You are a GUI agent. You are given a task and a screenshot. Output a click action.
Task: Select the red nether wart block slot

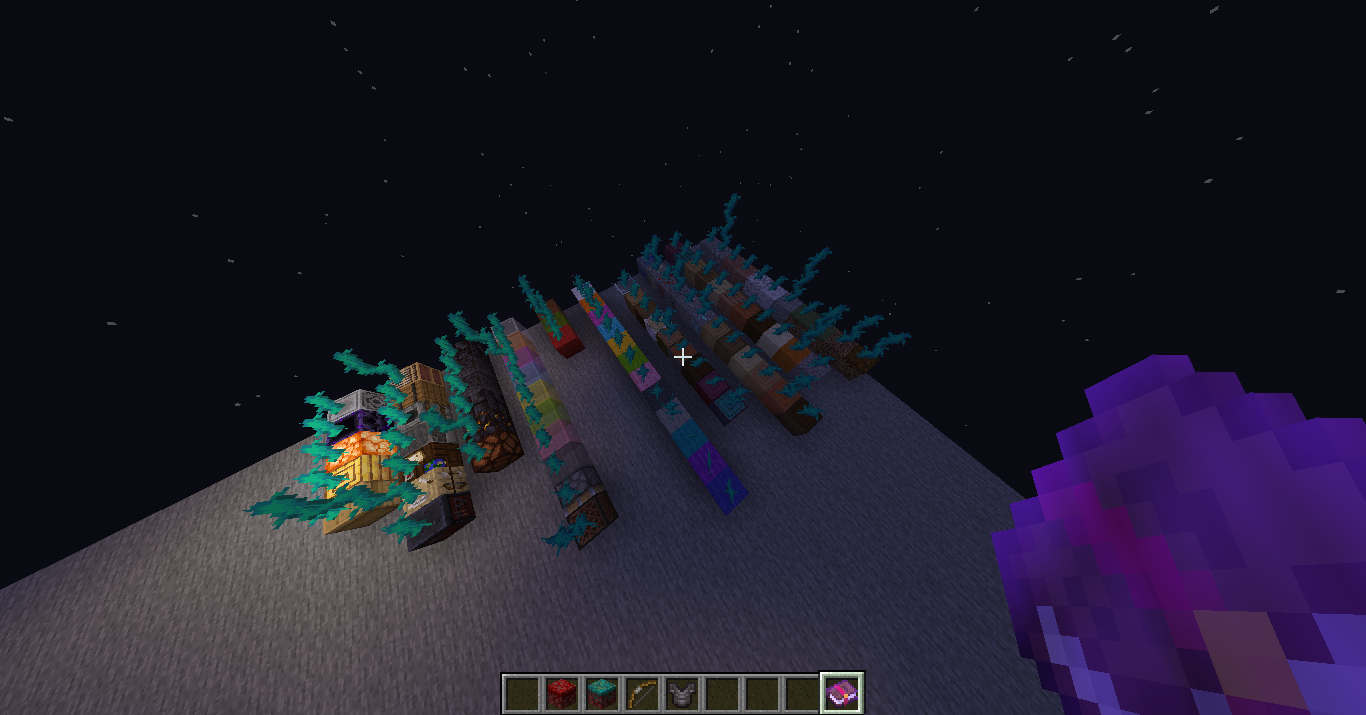562,693
